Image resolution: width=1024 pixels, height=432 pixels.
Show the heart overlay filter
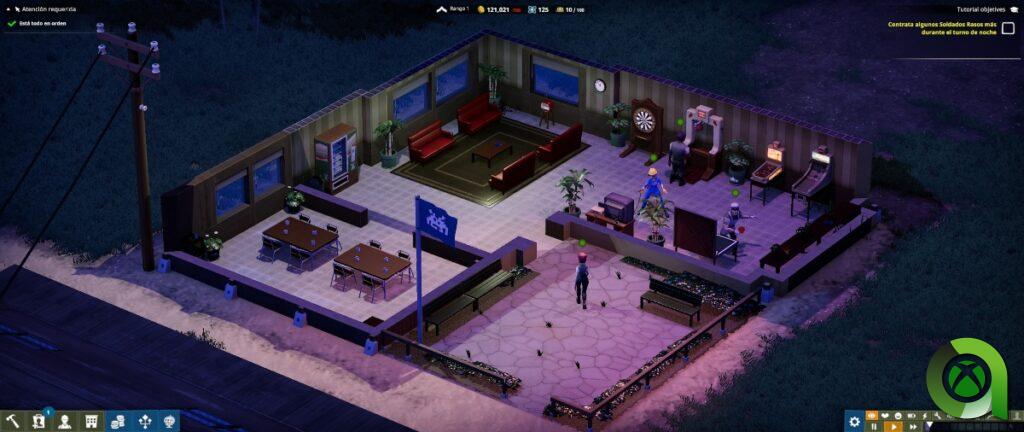tap(886, 414)
